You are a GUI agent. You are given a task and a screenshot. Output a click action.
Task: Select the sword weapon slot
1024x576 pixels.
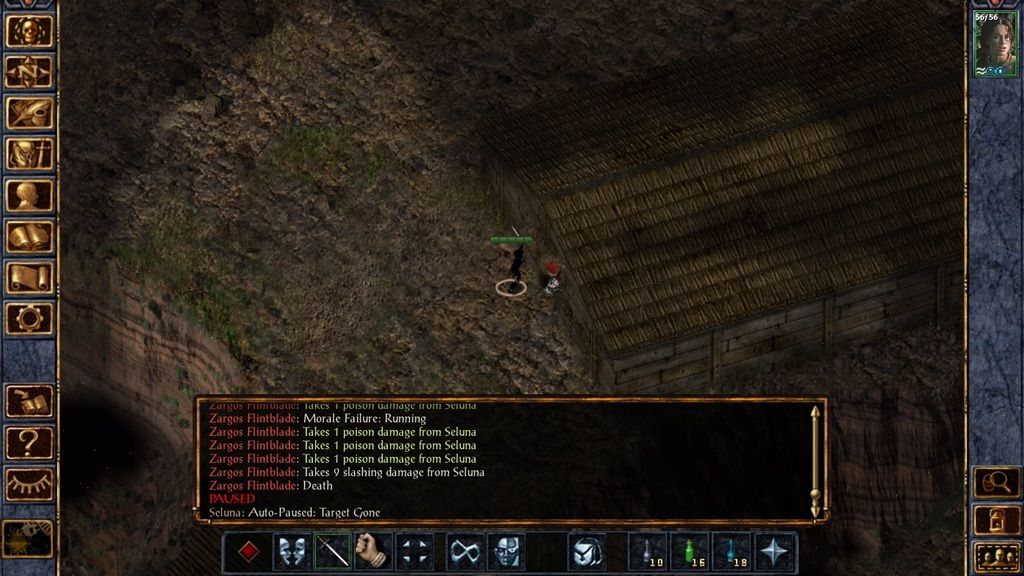click(332, 552)
